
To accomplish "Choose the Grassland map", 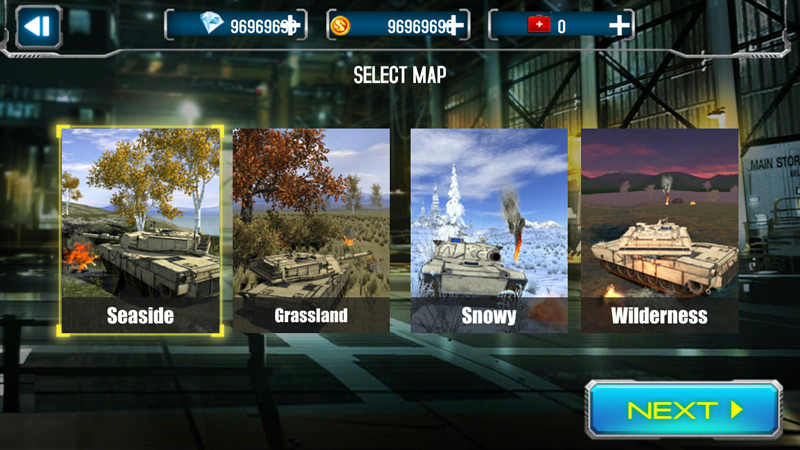I will click(311, 231).
